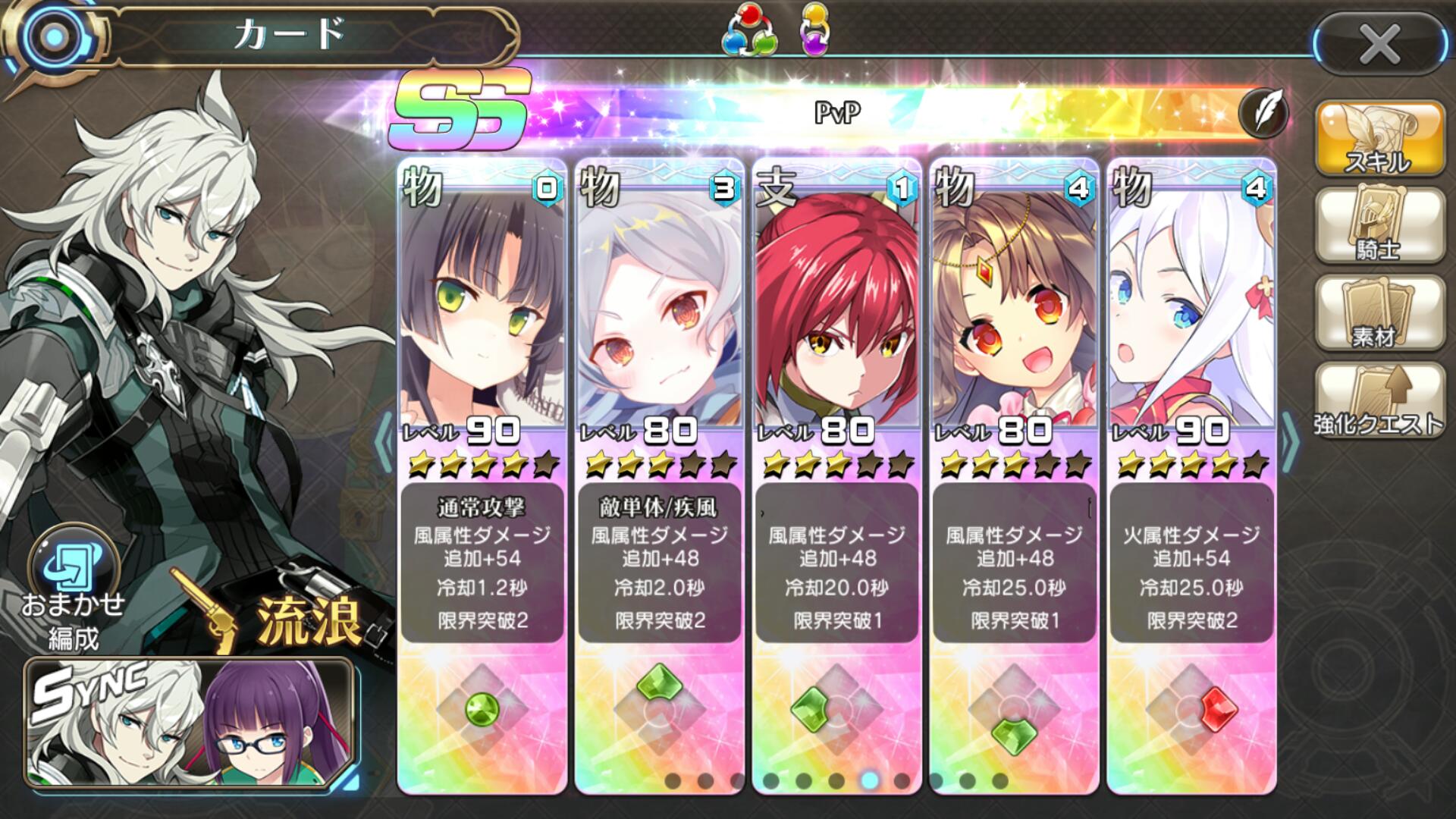Open the three-element affinity chart icon
Image resolution: width=1456 pixels, height=819 pixels.
751,30
